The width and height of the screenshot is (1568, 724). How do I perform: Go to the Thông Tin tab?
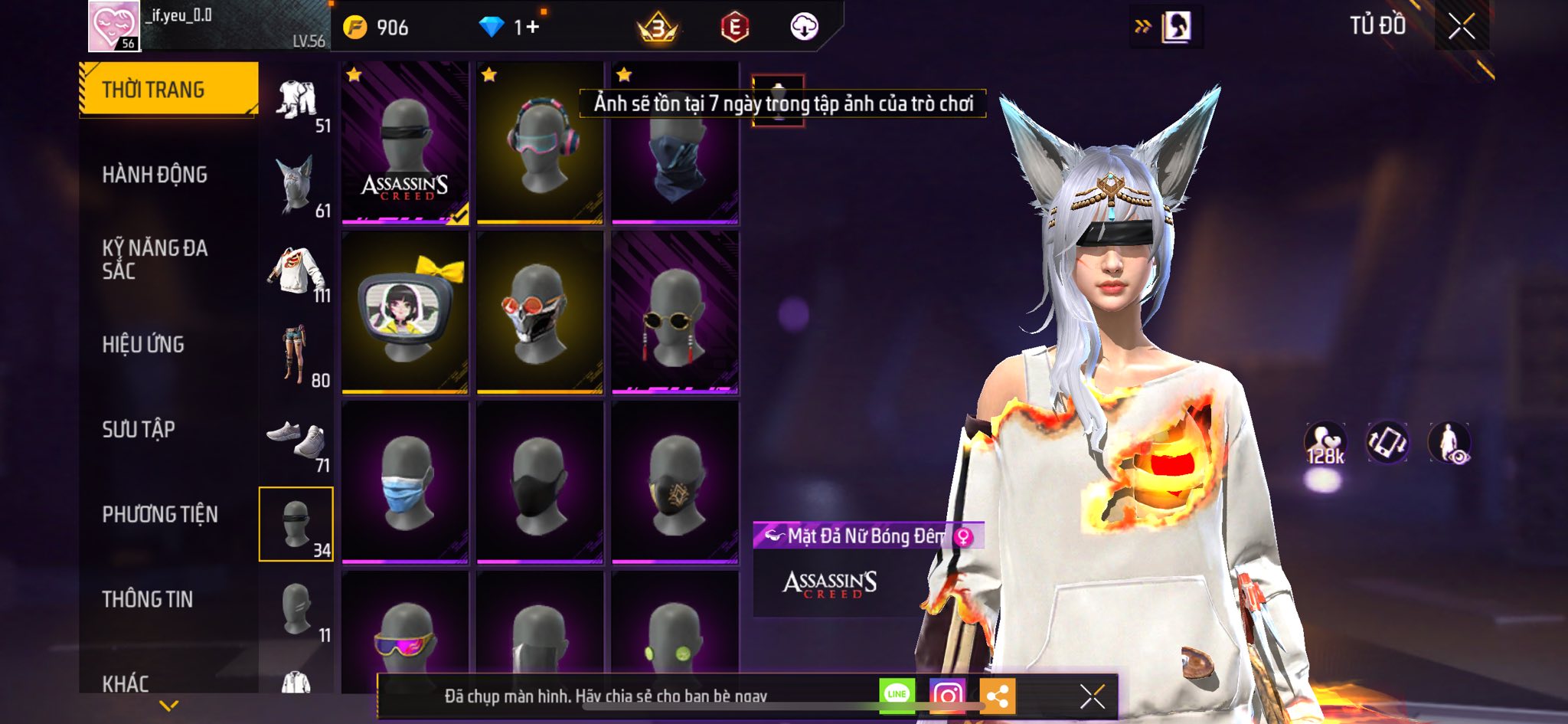147,599
